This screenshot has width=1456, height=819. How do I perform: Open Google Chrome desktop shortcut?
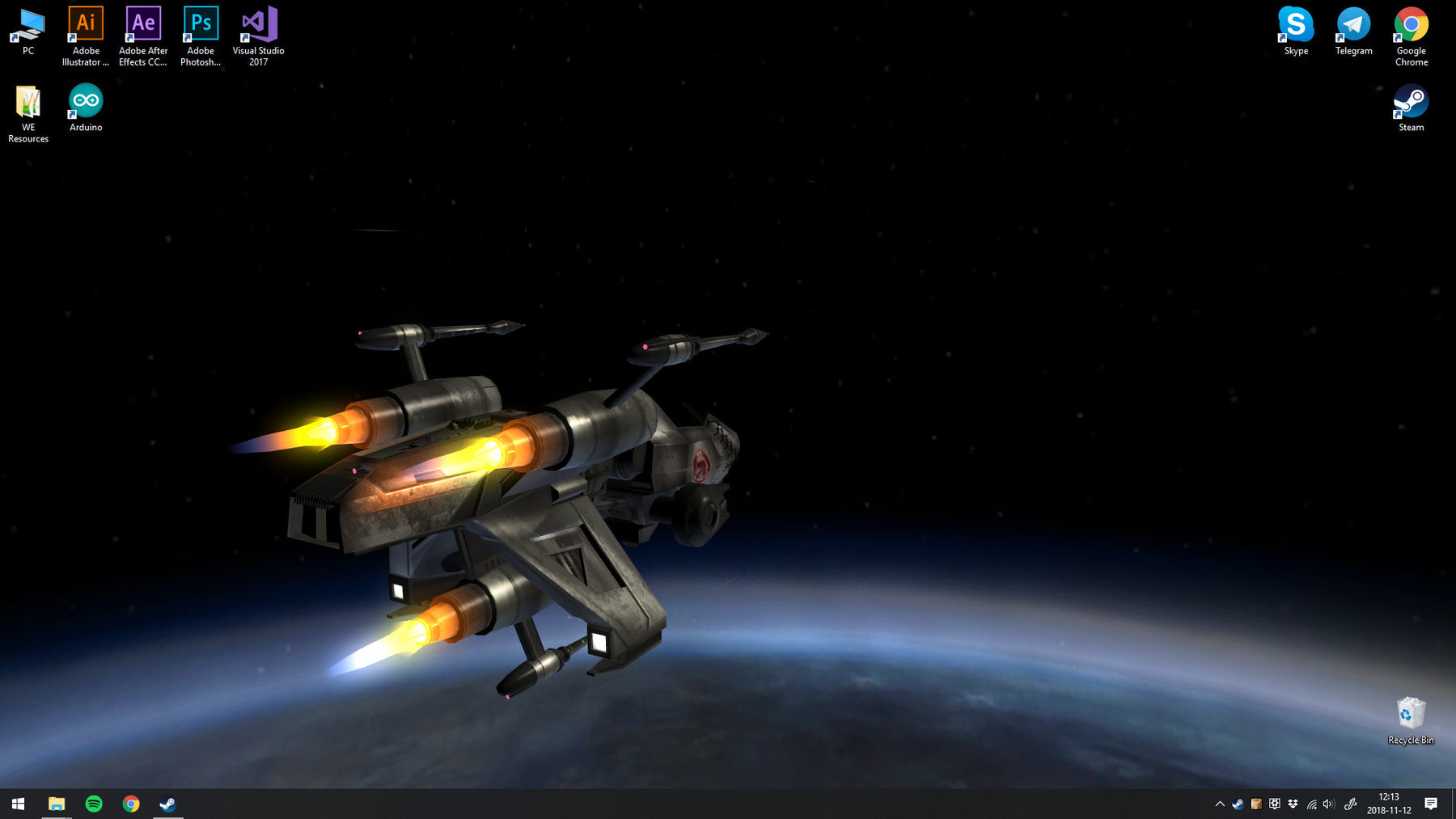(x=1411, y=24)
